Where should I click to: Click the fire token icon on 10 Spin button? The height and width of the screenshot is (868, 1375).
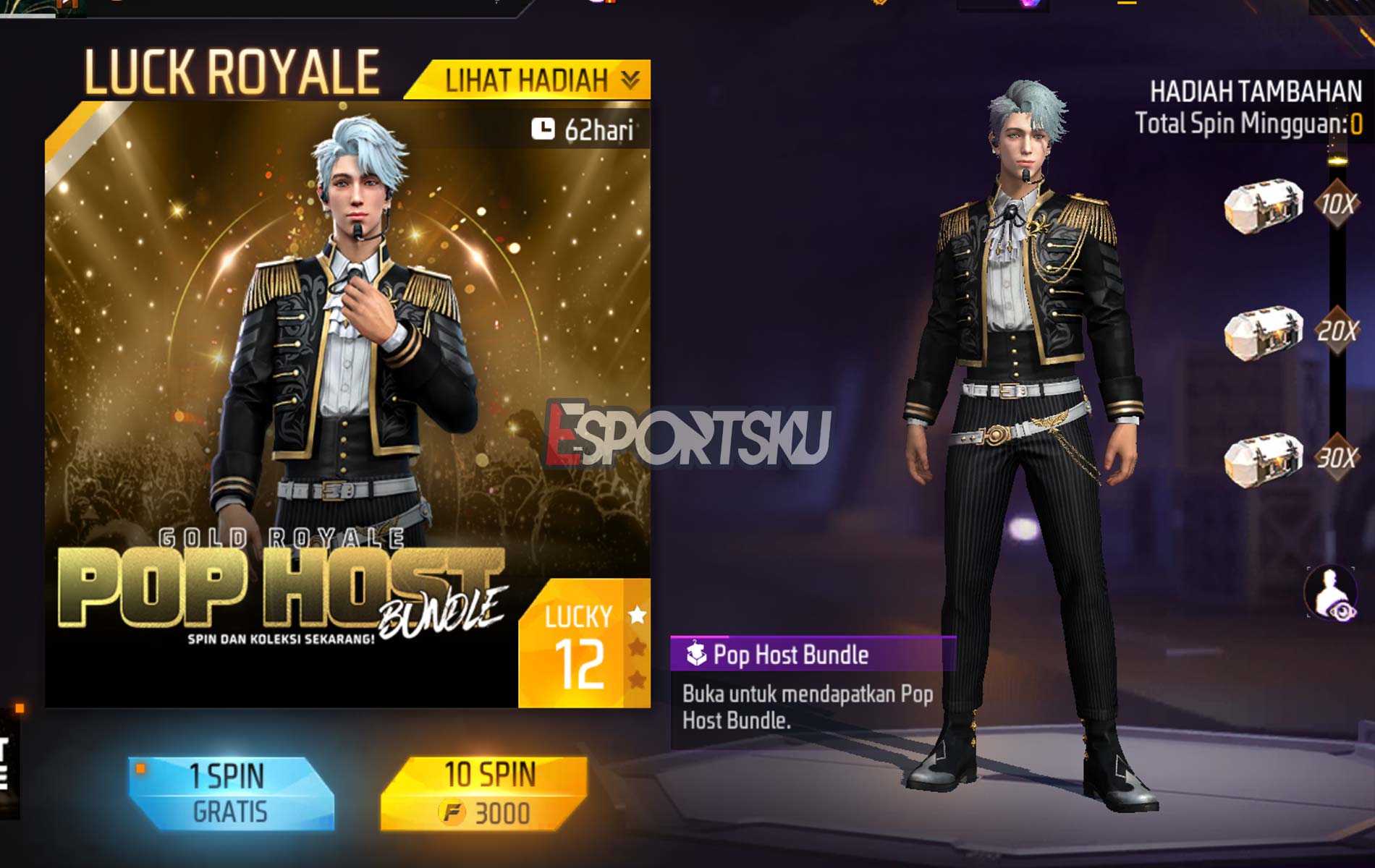click(x=452, y=813)
